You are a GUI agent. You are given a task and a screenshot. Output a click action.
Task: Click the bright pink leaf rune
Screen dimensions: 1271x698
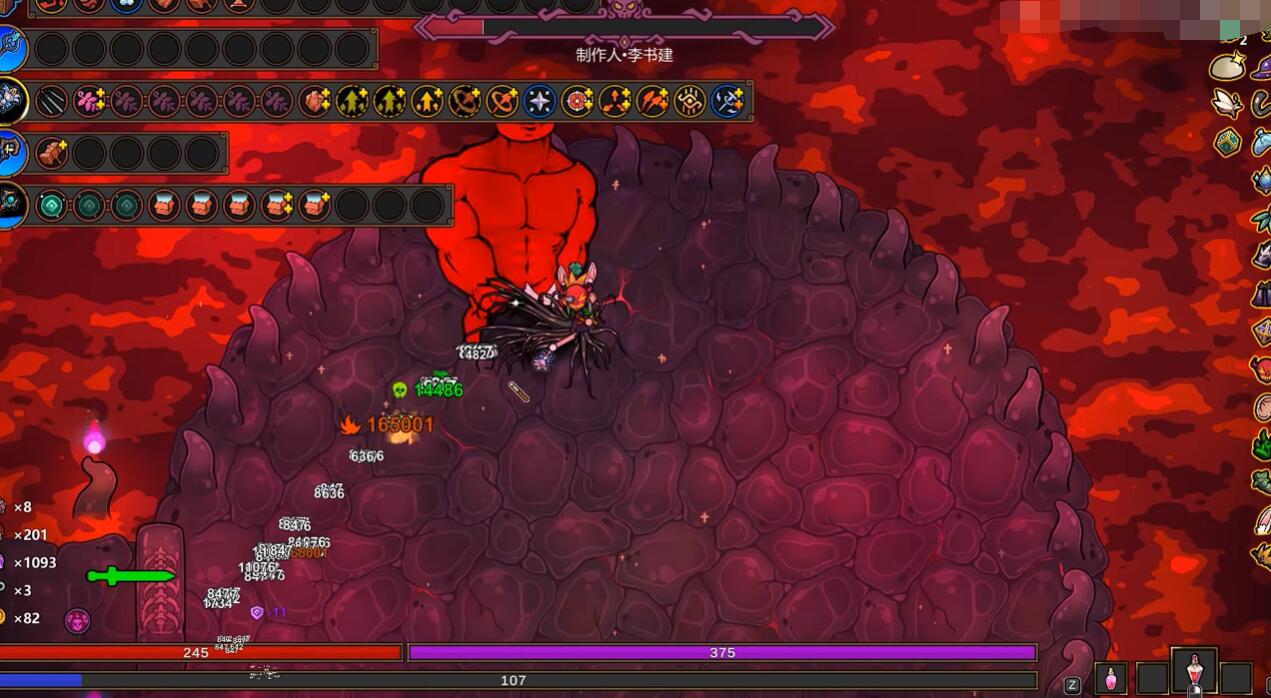click(x=90, y=101)
